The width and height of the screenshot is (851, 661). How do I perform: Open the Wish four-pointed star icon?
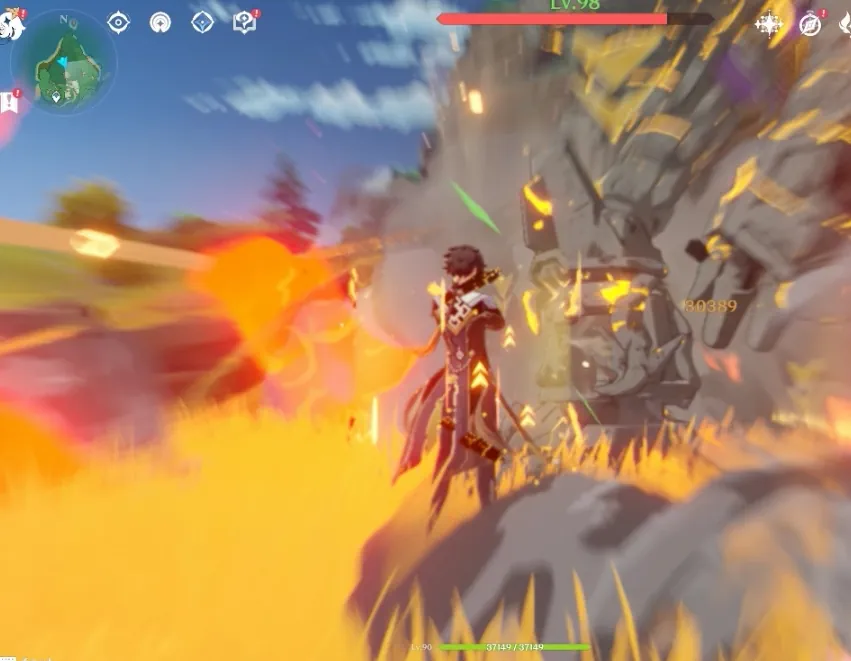769,24
